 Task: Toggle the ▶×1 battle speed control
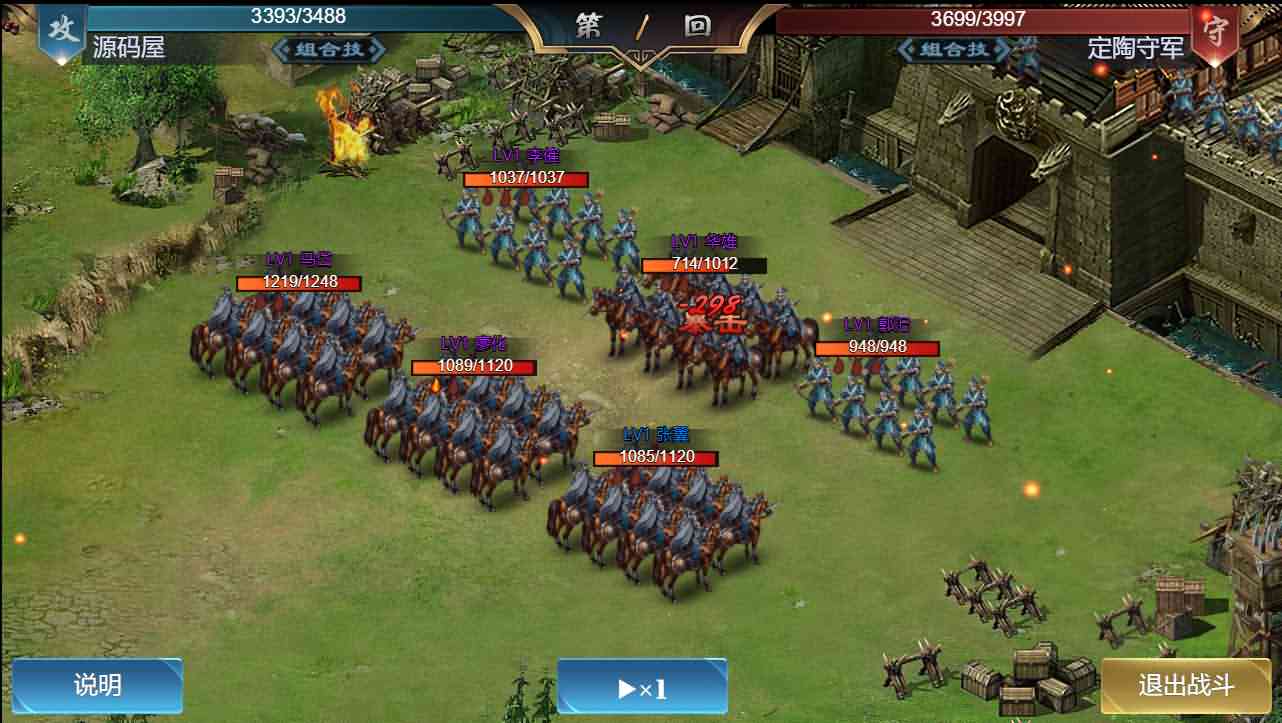coord(642,686)
